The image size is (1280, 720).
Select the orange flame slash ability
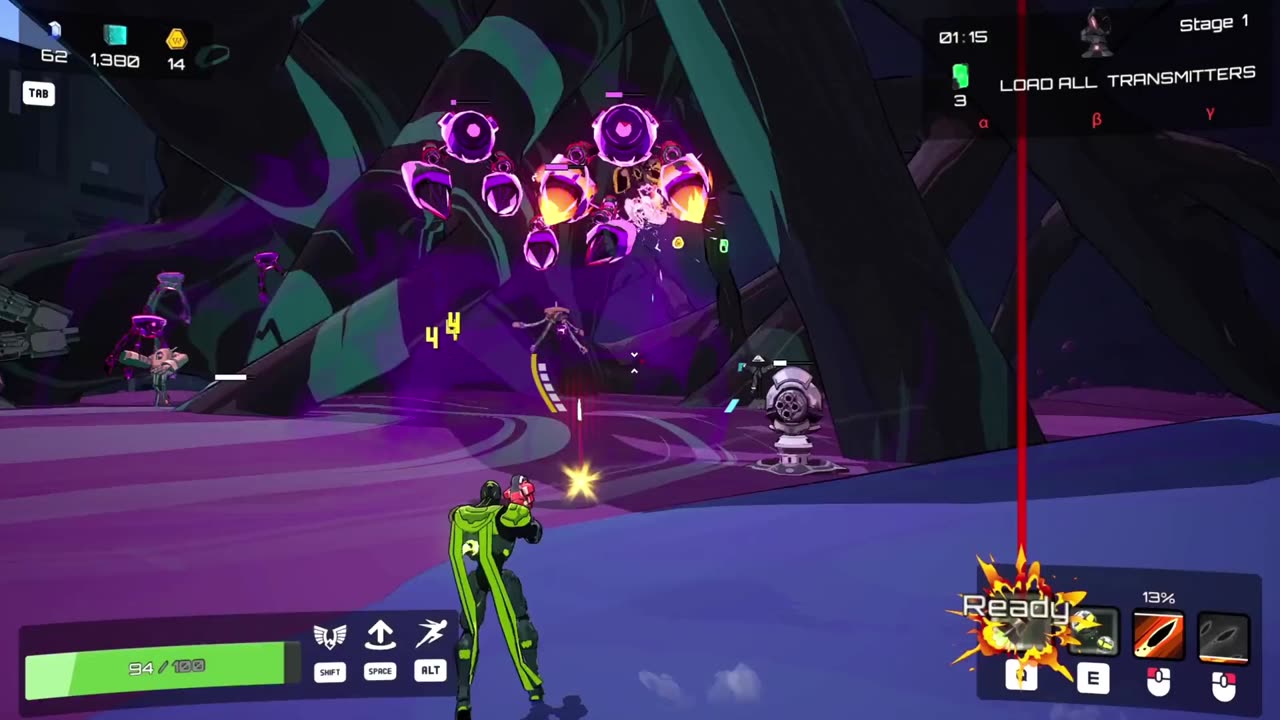tap(1158, 636)
